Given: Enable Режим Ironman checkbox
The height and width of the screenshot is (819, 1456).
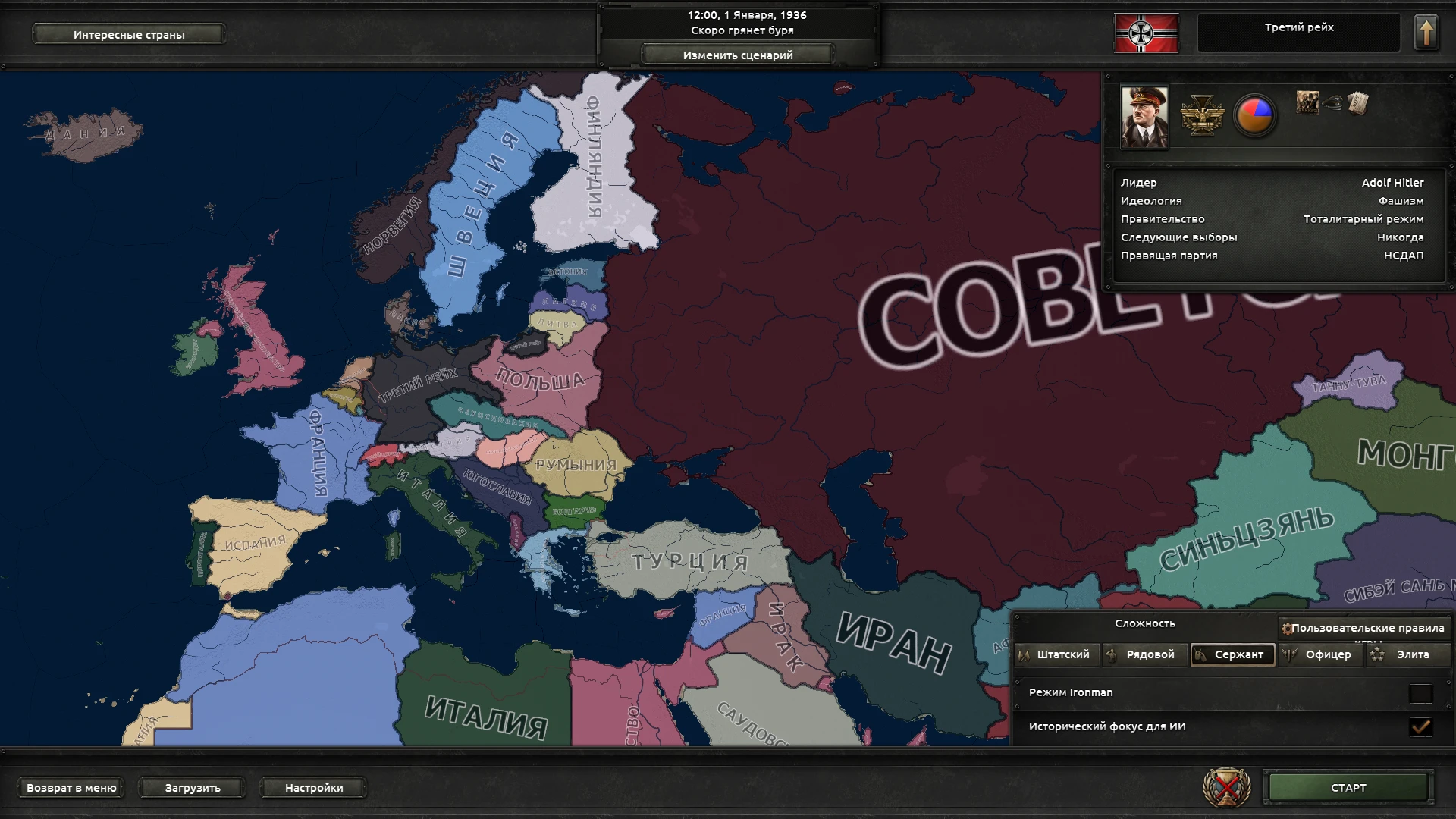Looking at the screenshot, I should click(x=1420, y=692).
